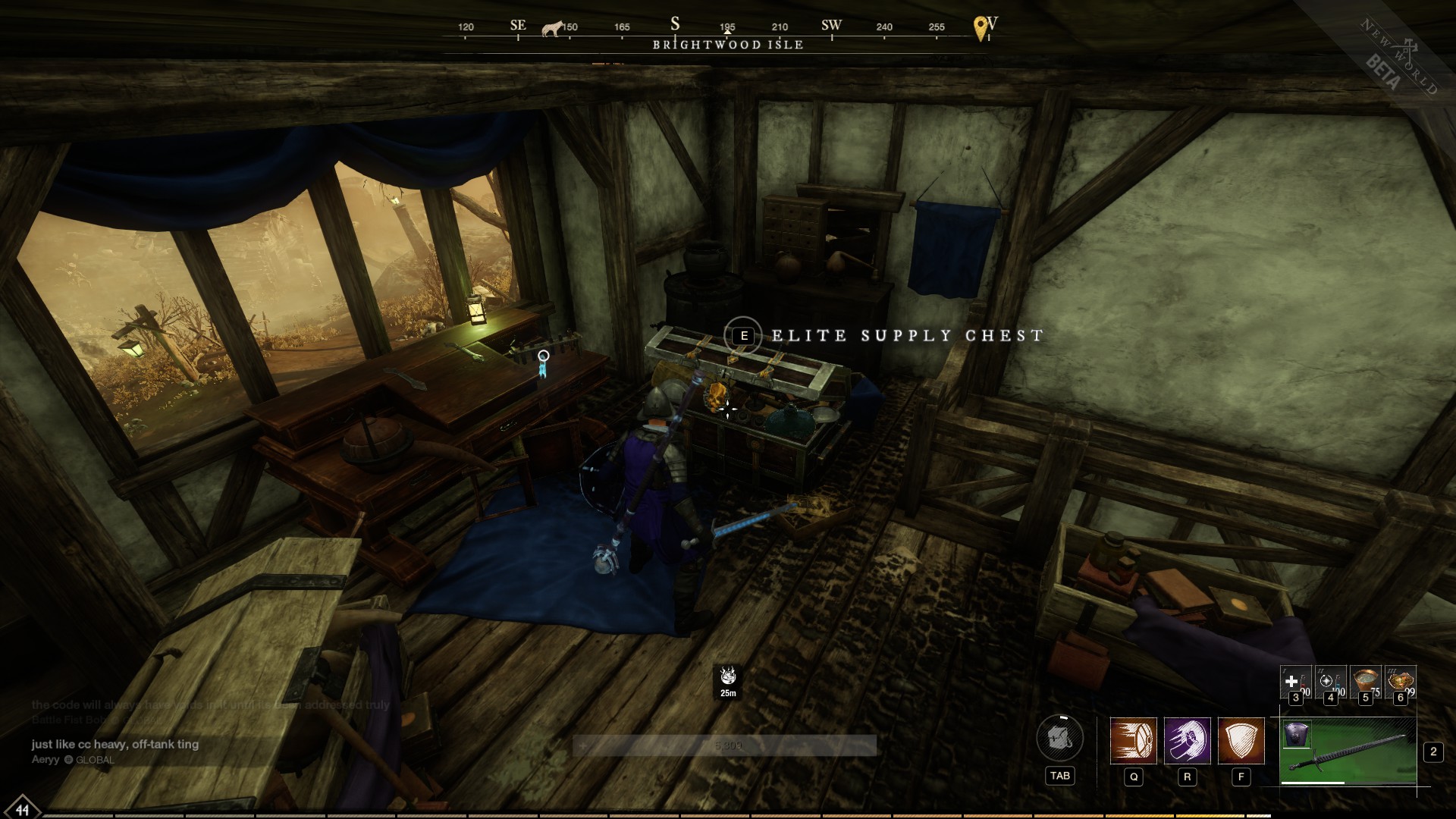This screenshot has width=1456, height=819.
Task: Switch the GLOBAL chat channel label
Action: 94,758
